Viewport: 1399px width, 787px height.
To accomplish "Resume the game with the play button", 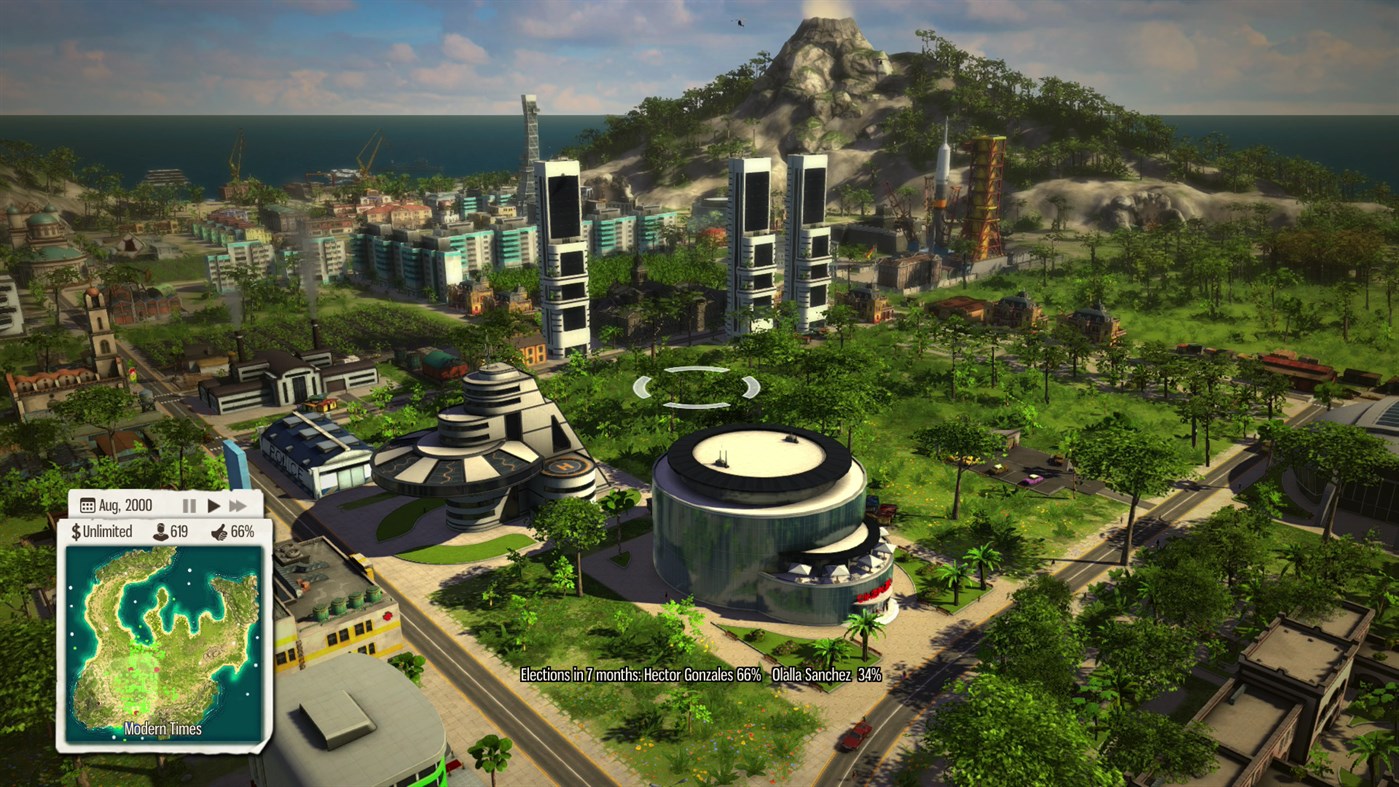I will point(213,505).
